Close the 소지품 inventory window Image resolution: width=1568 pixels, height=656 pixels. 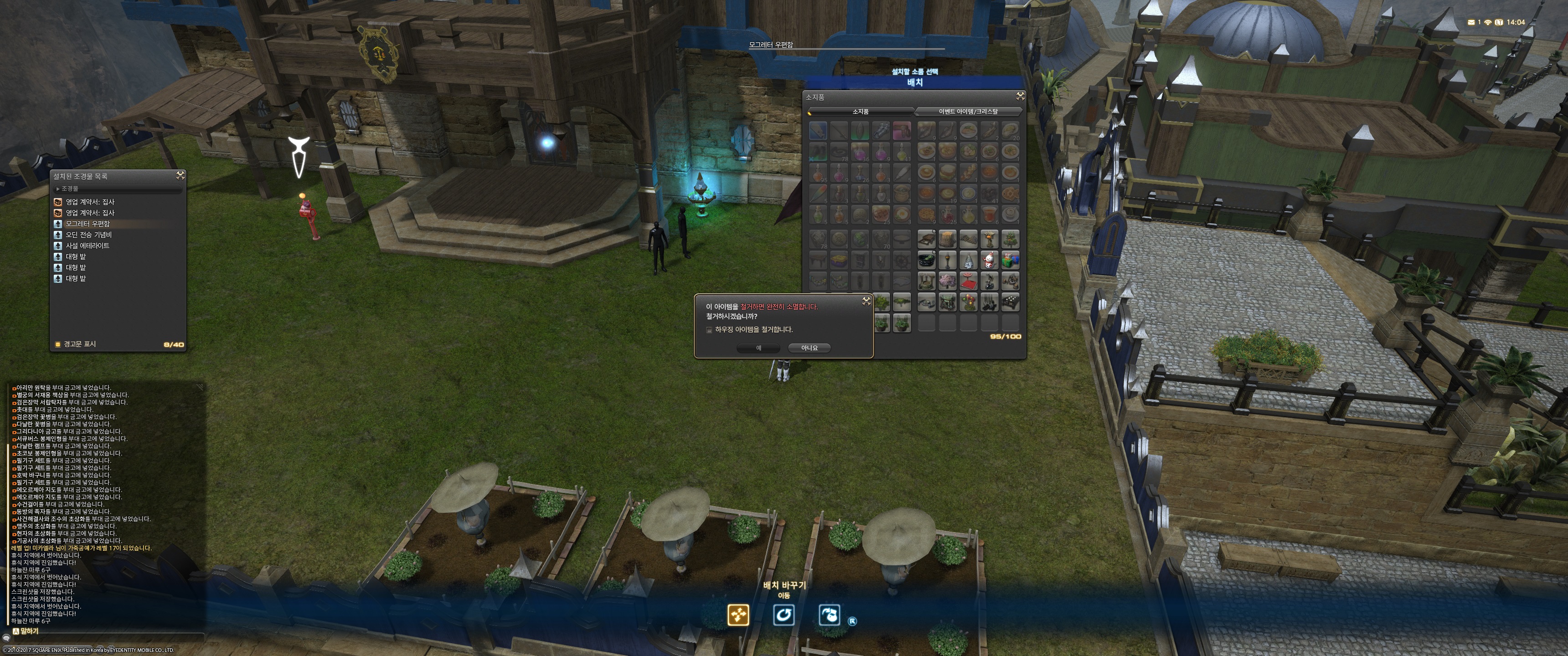pyautogui.click(x=1020, y=96)
